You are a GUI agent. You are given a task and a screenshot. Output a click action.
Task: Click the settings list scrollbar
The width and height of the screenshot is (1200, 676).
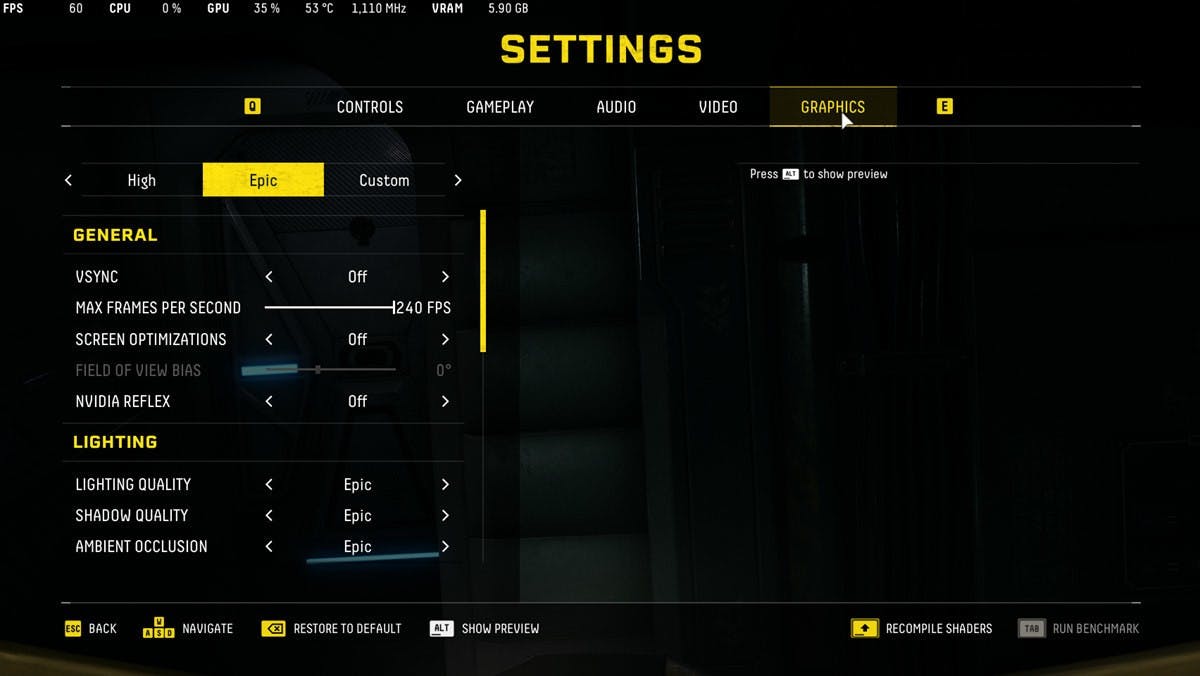click(x=483, y=281)
